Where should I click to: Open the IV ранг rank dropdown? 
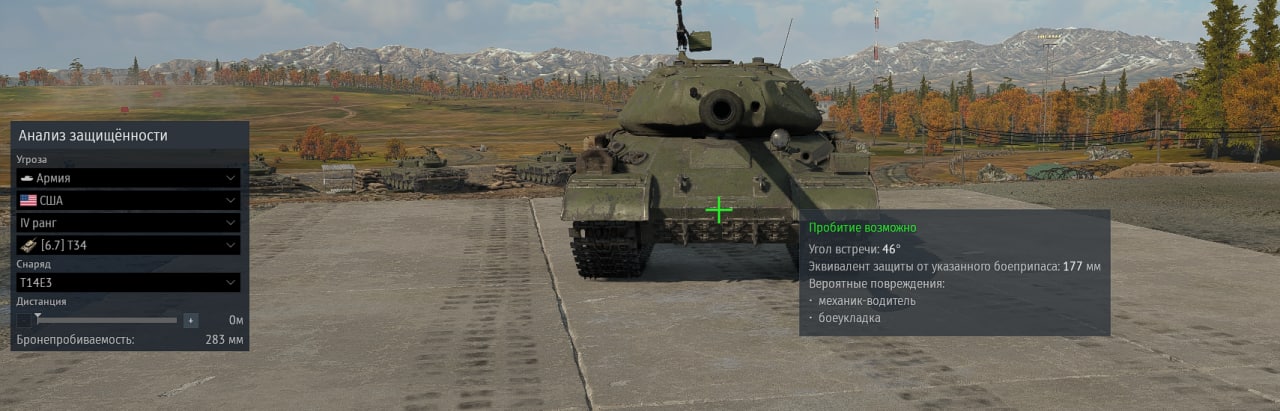click(x=128, y=222)
